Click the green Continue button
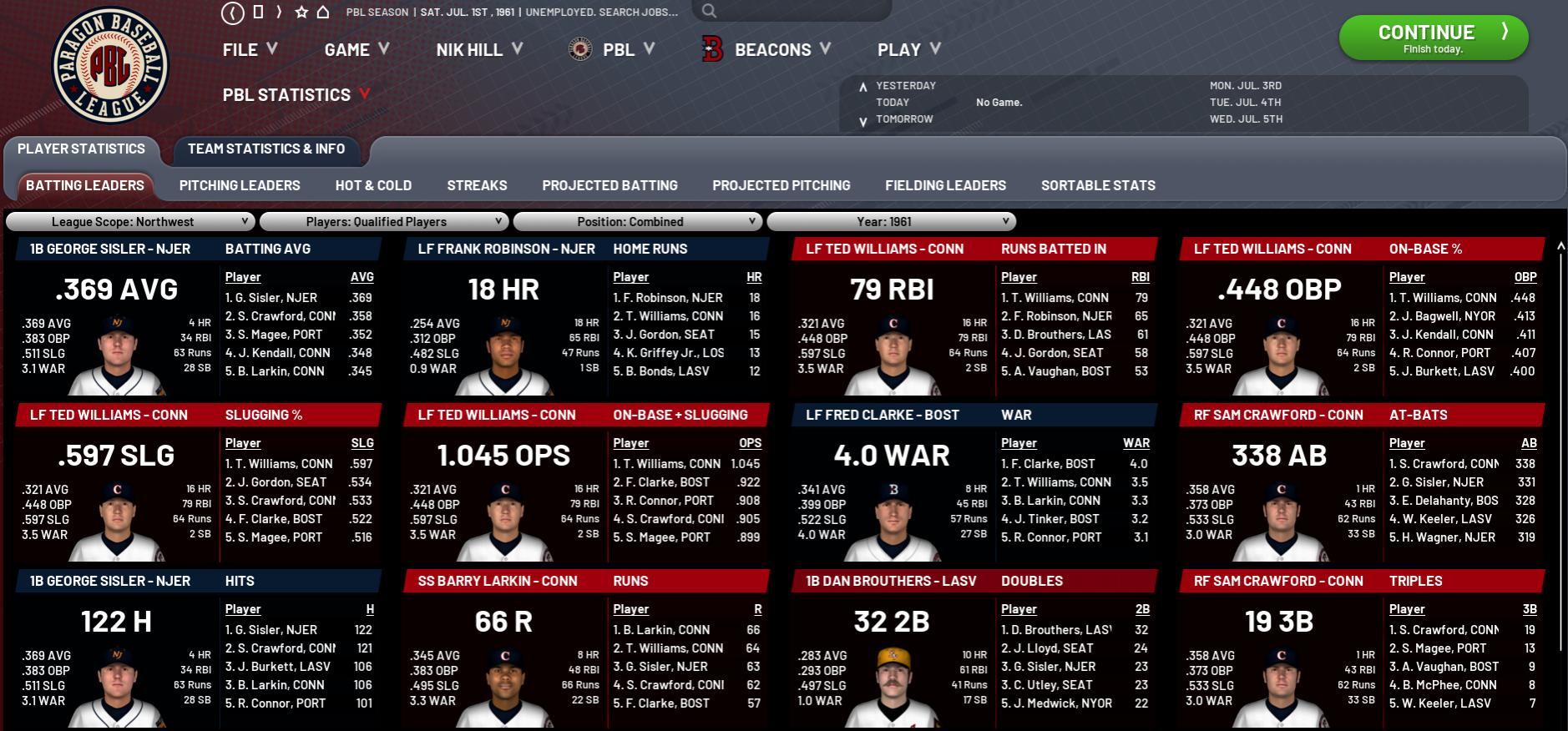The height and width of the screenshot is (731, 1568). click(1433, 38)
